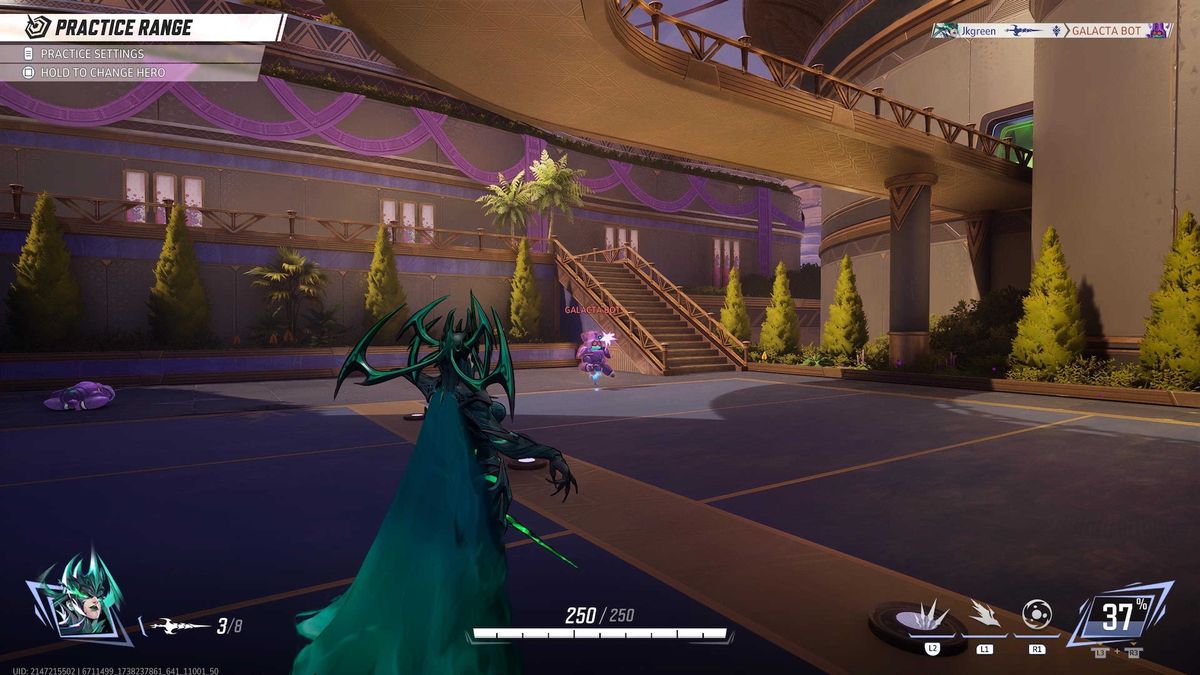Click the Practice Range title banner
The width and height of the screenshot is (1200, 675).
123,28
